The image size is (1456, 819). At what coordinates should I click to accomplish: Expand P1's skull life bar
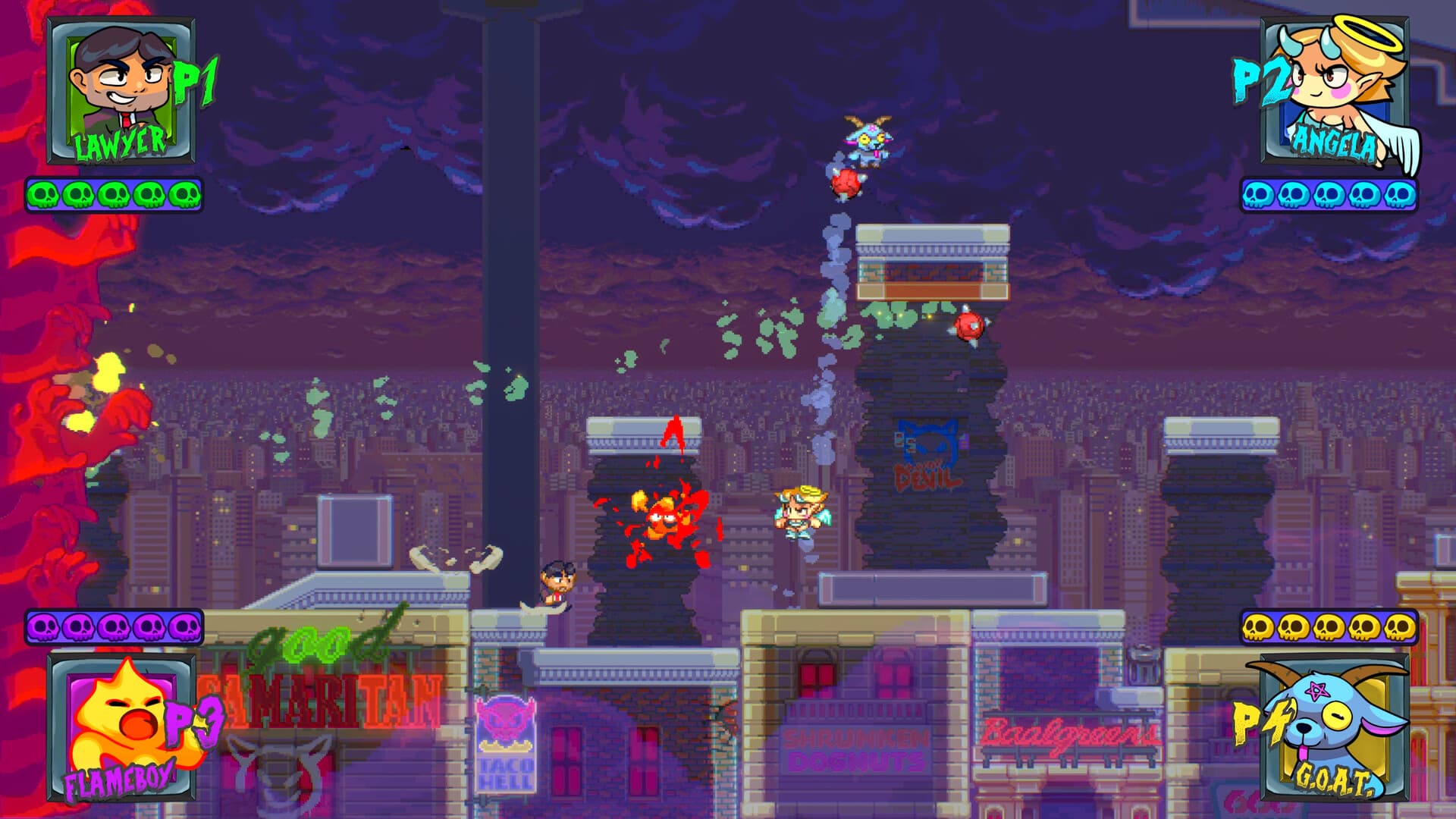pyautogui.click(x=114, y=196)
